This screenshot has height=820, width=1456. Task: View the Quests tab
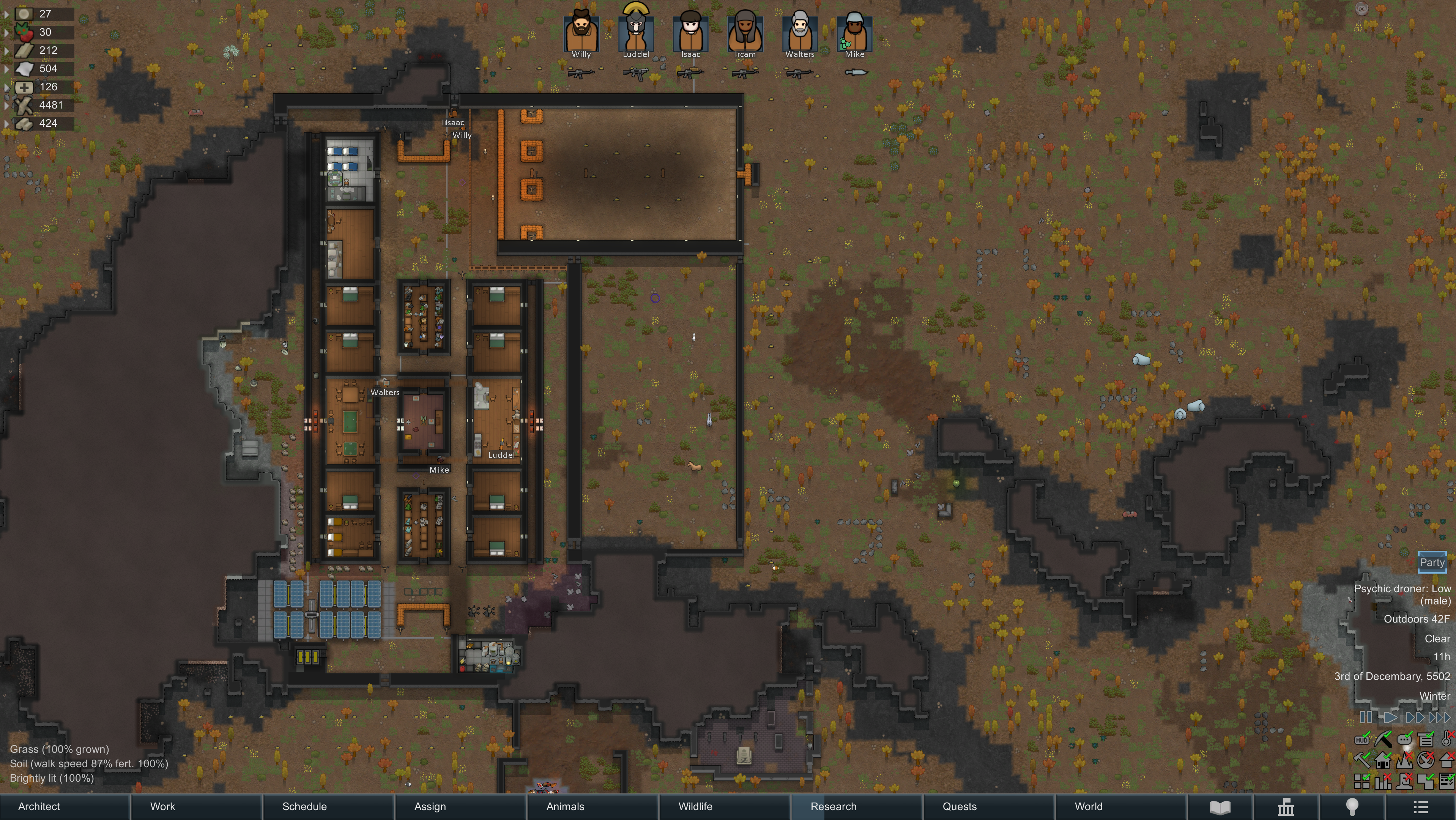click(959, 806)
